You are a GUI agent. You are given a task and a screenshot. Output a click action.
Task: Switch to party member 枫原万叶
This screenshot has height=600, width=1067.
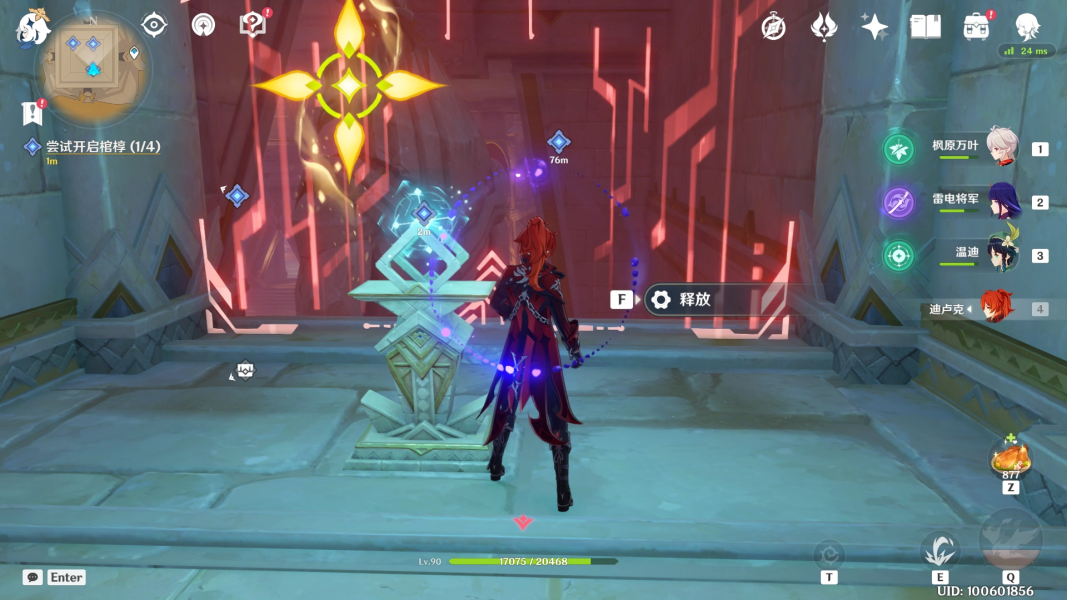pos(1001,148)
